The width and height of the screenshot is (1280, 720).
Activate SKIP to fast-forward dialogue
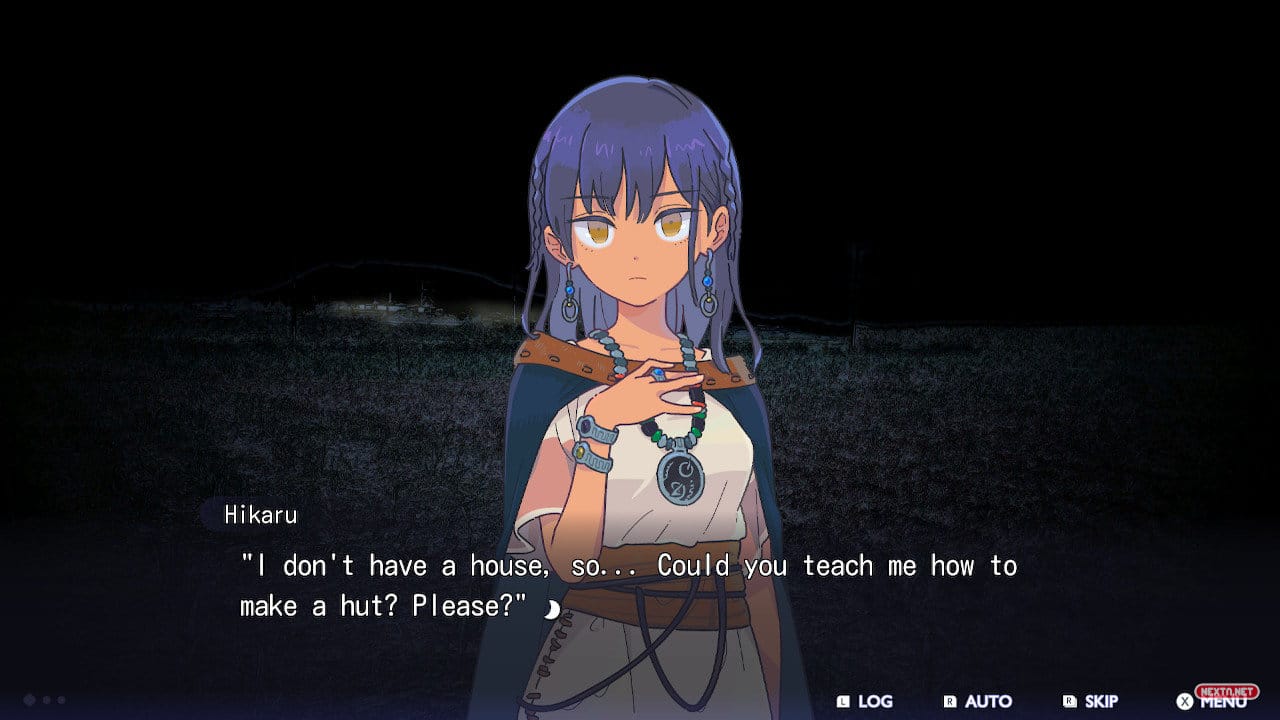click(x=1091, y=701)
